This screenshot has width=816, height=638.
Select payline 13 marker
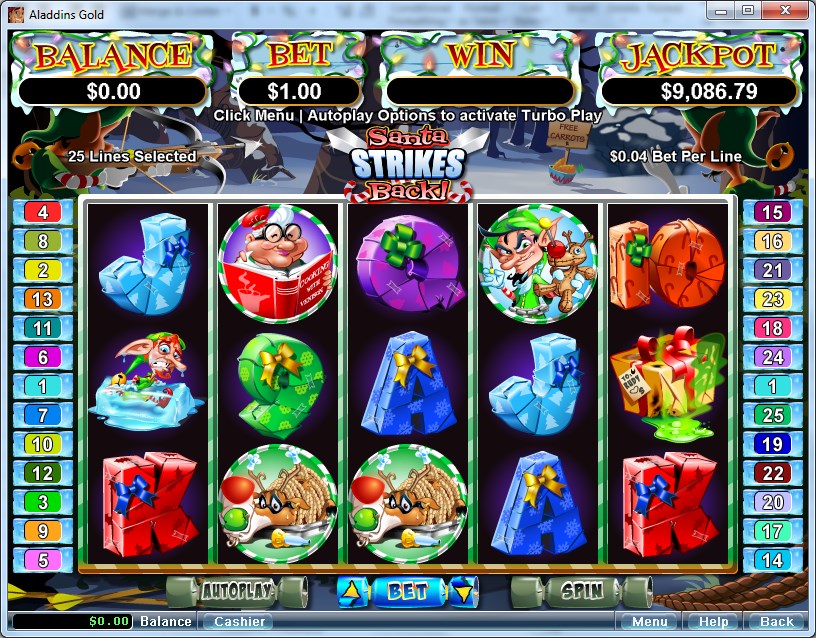click(x=43, y=299)
